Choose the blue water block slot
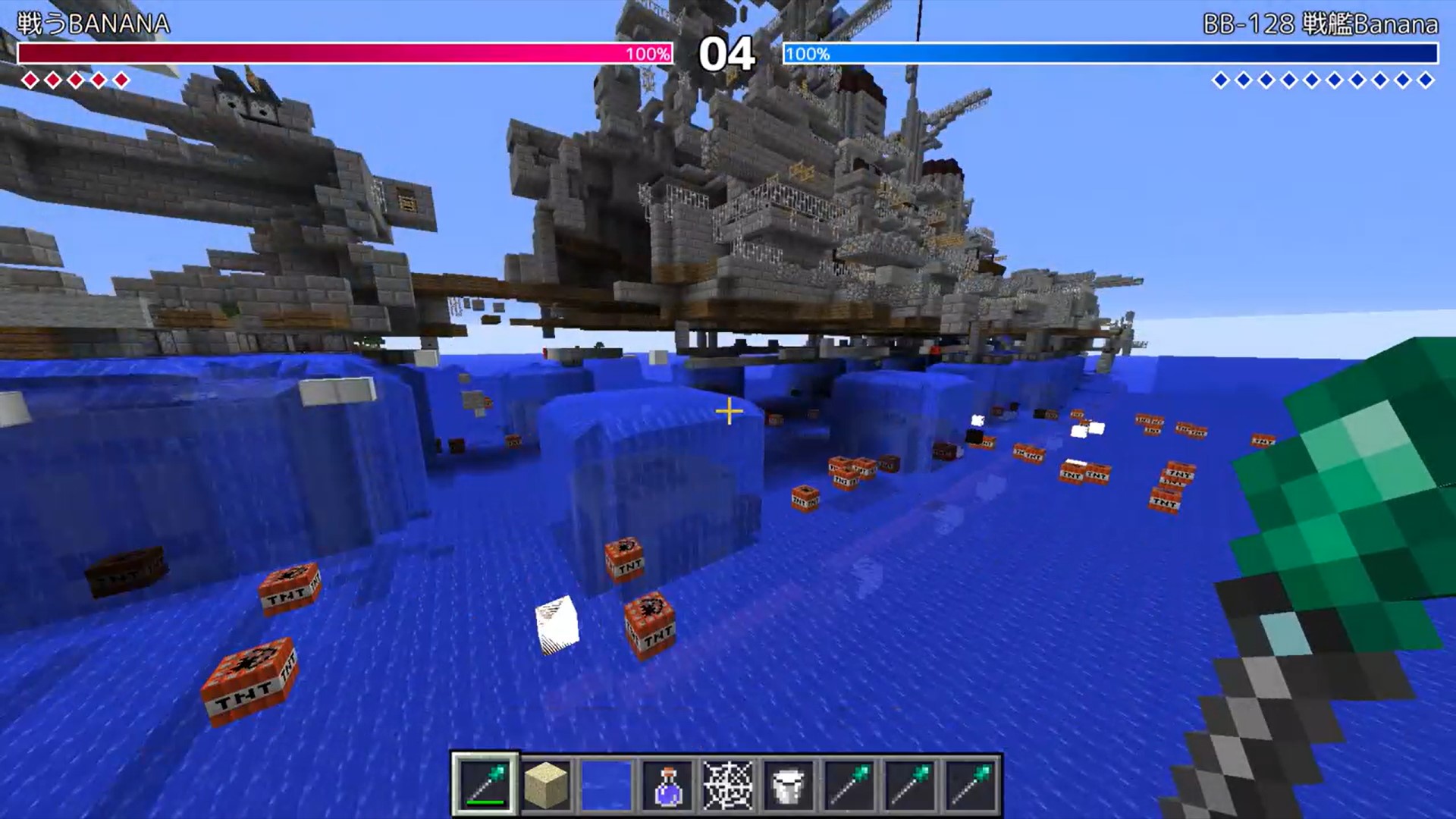Screen dimensions: 1456x819 pyautogui.click(x=607, y=785)
